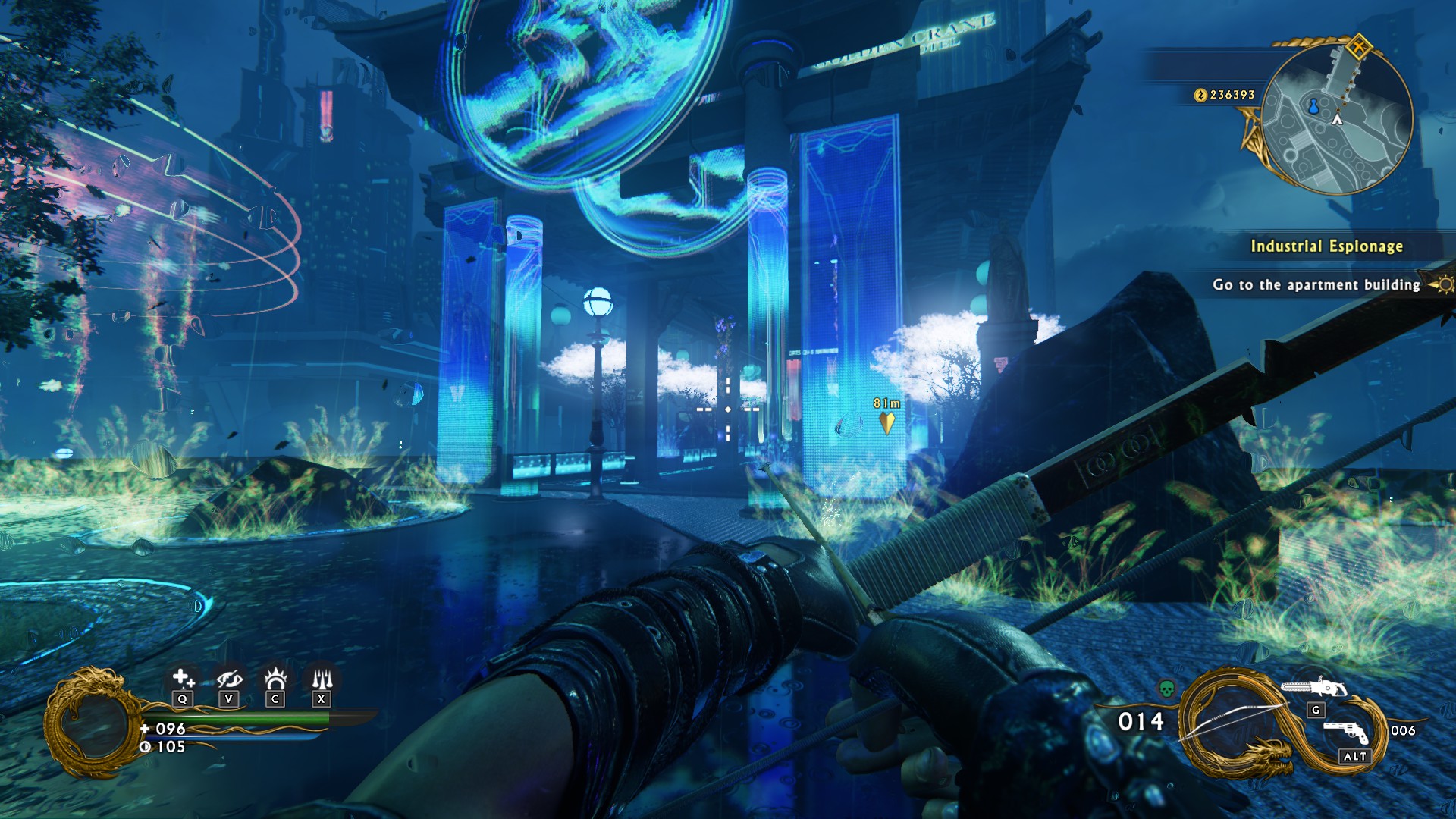
Task: Click the green skull ammo icon
Action: (1166, 689)
